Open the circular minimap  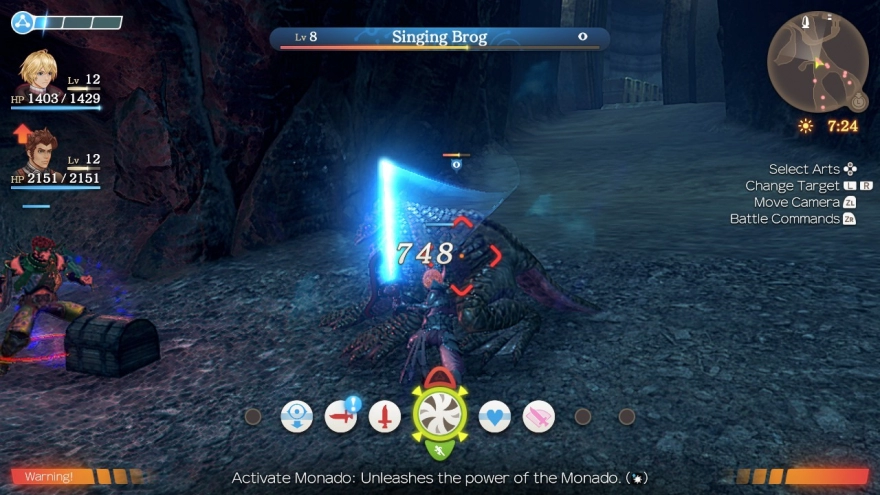(817, 61)
